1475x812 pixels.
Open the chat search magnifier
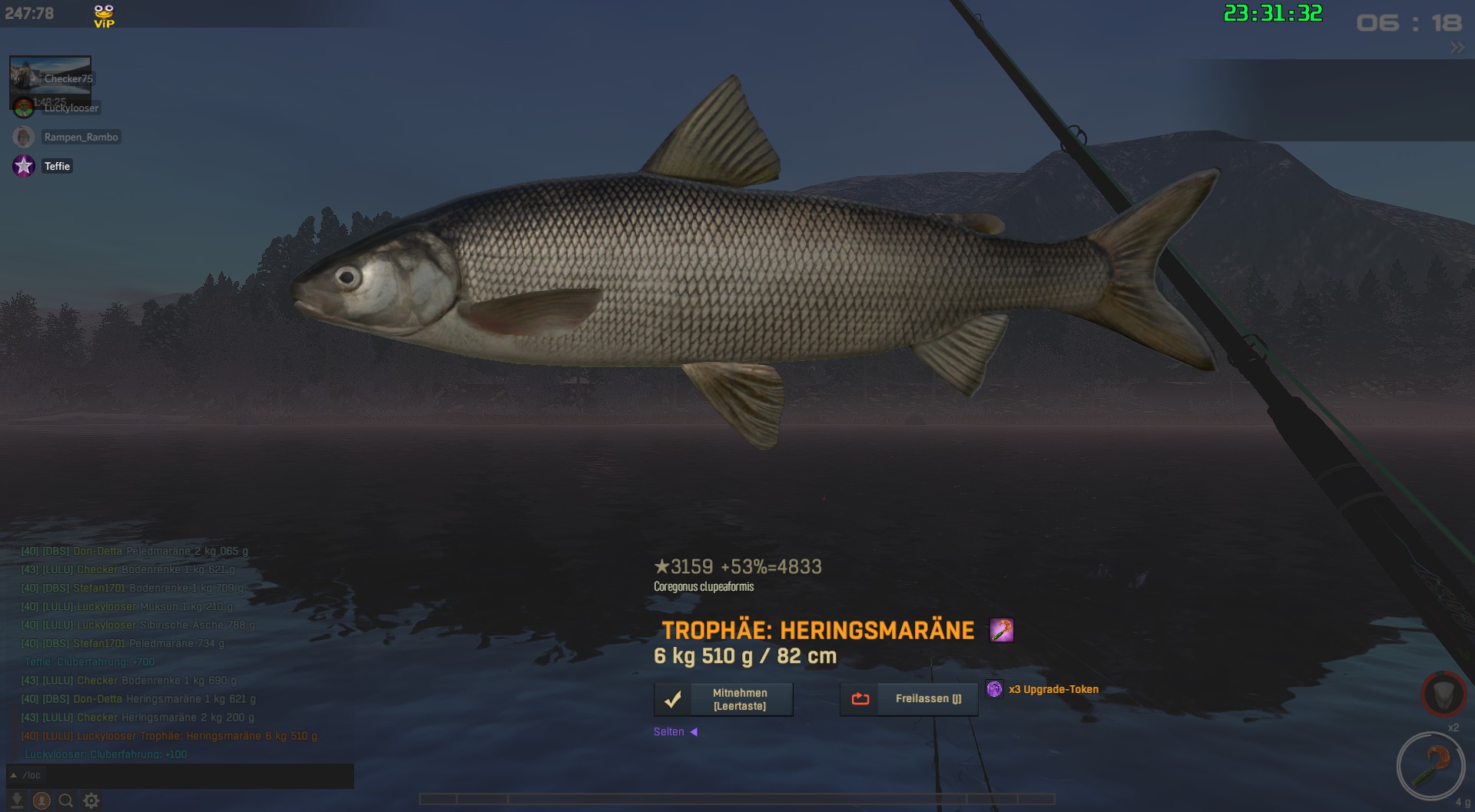coord(66,800)
